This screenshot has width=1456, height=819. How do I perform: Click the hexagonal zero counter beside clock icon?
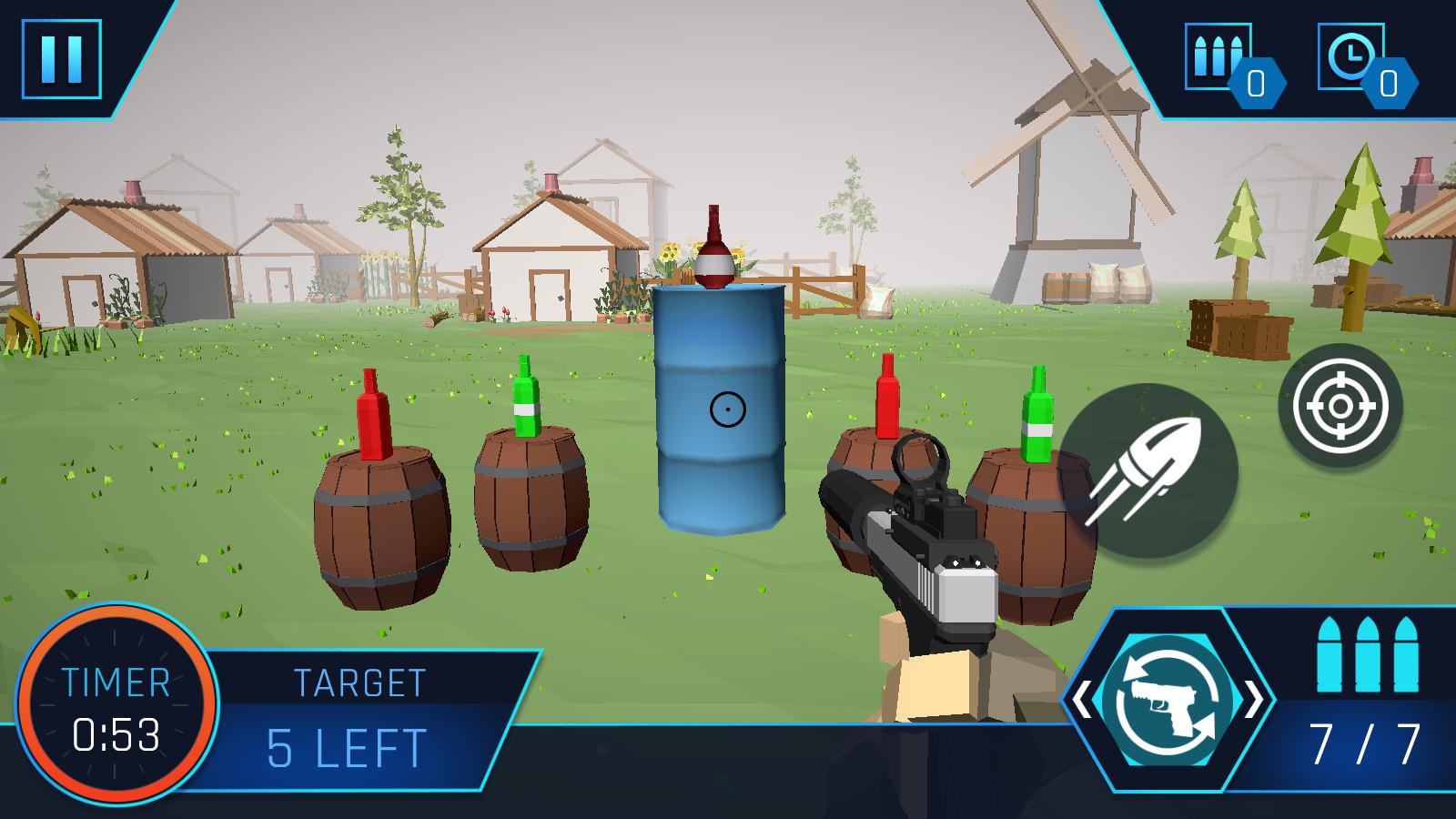click(x=1390, y=84)
